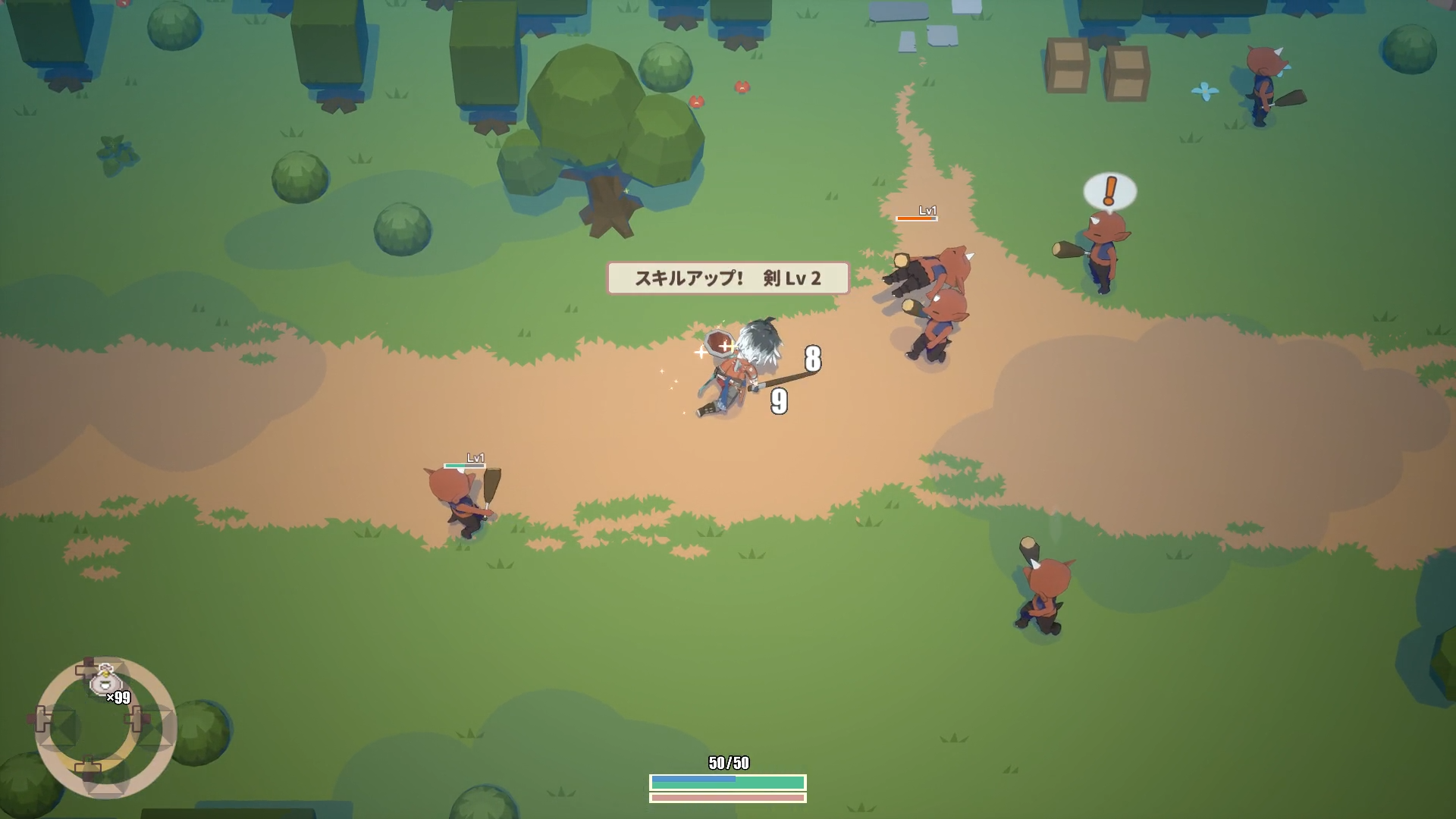Click the pink experience bar below the health bar
1456x819 pixels.
726,799
